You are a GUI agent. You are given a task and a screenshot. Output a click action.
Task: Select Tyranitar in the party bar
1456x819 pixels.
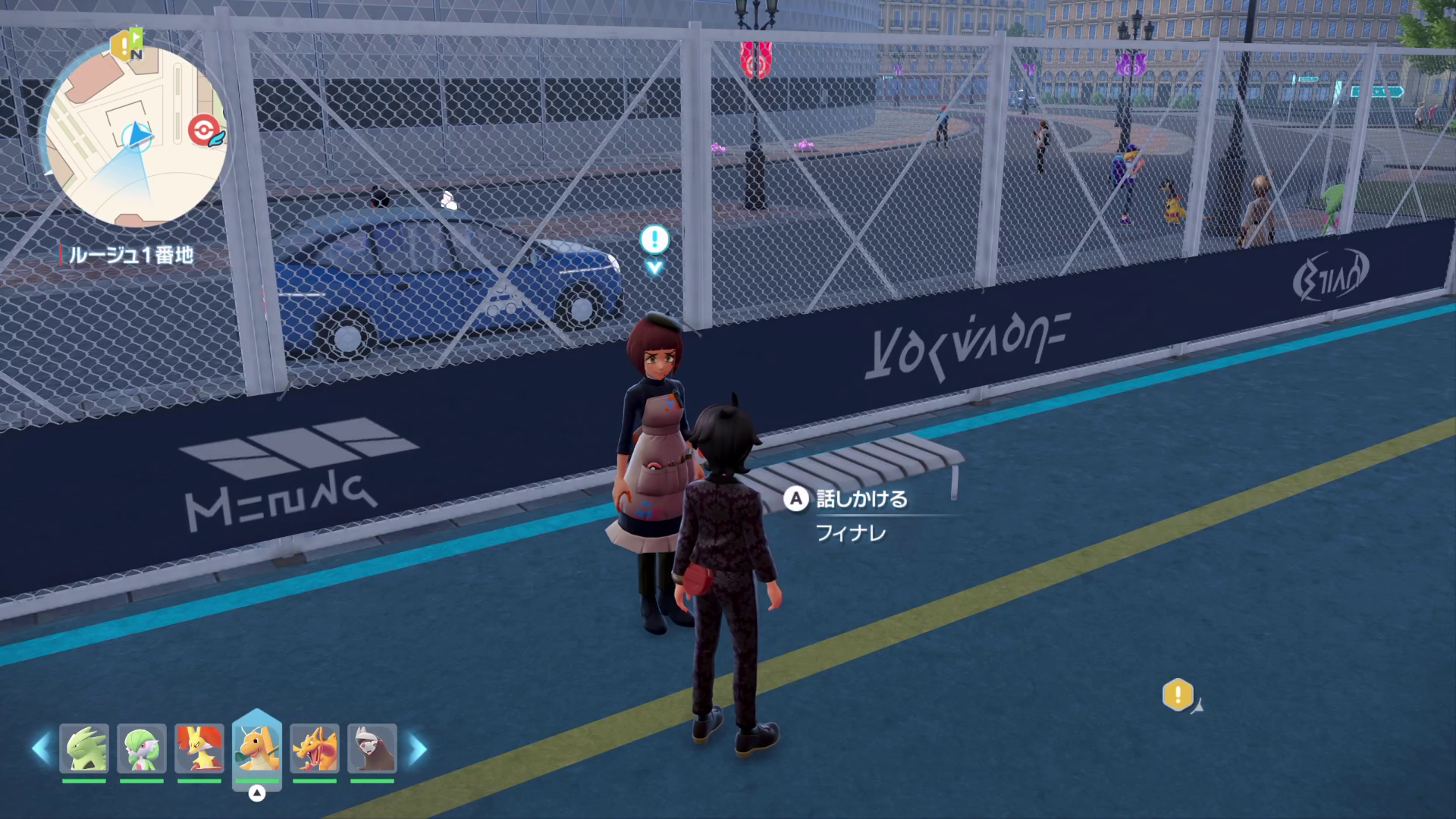84,748
